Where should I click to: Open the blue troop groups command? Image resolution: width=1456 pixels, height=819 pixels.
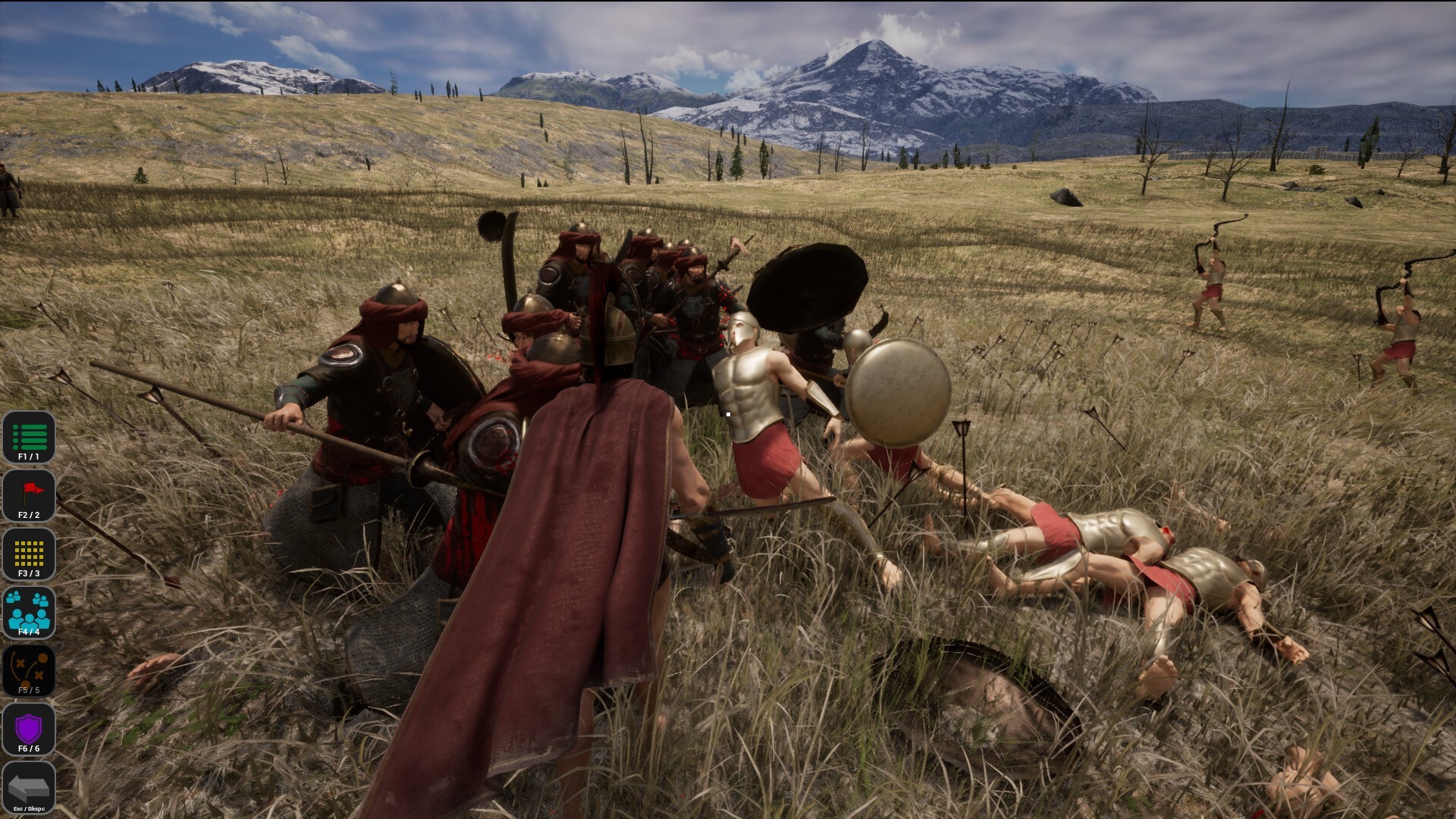coord(29,612)
